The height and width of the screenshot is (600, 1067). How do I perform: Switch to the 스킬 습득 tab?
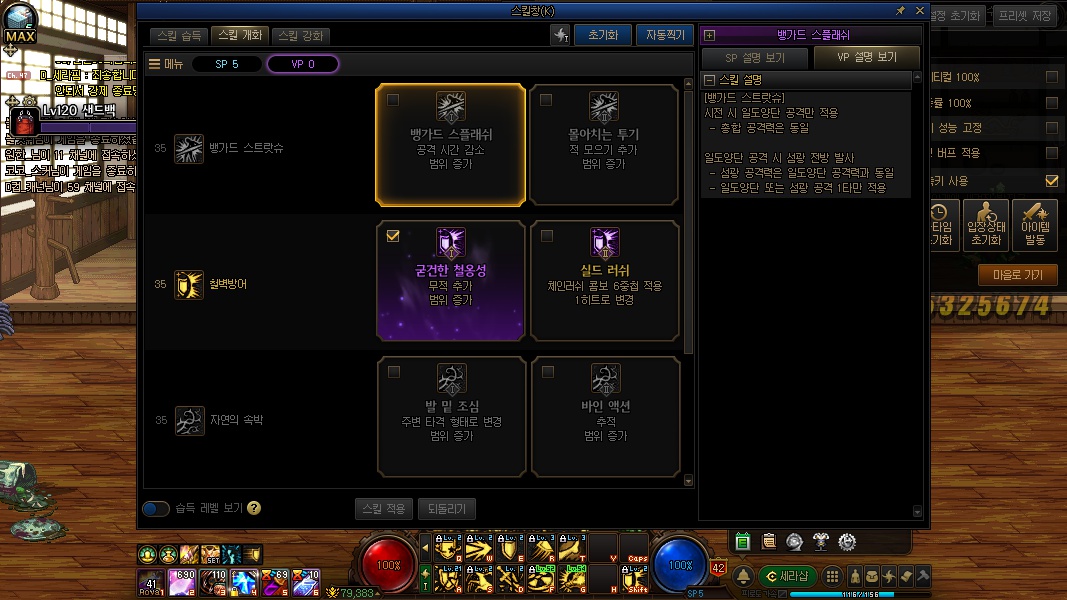point(181,35)
